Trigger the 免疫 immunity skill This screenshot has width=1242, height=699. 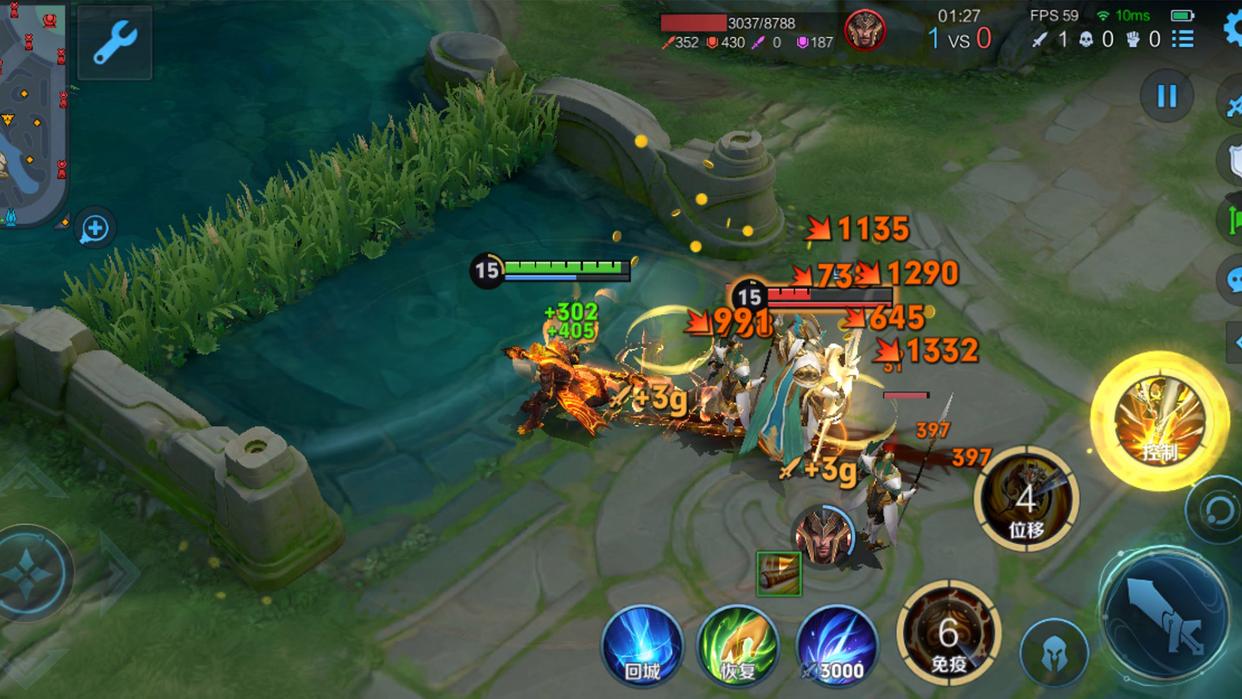(x=948, y=632)
